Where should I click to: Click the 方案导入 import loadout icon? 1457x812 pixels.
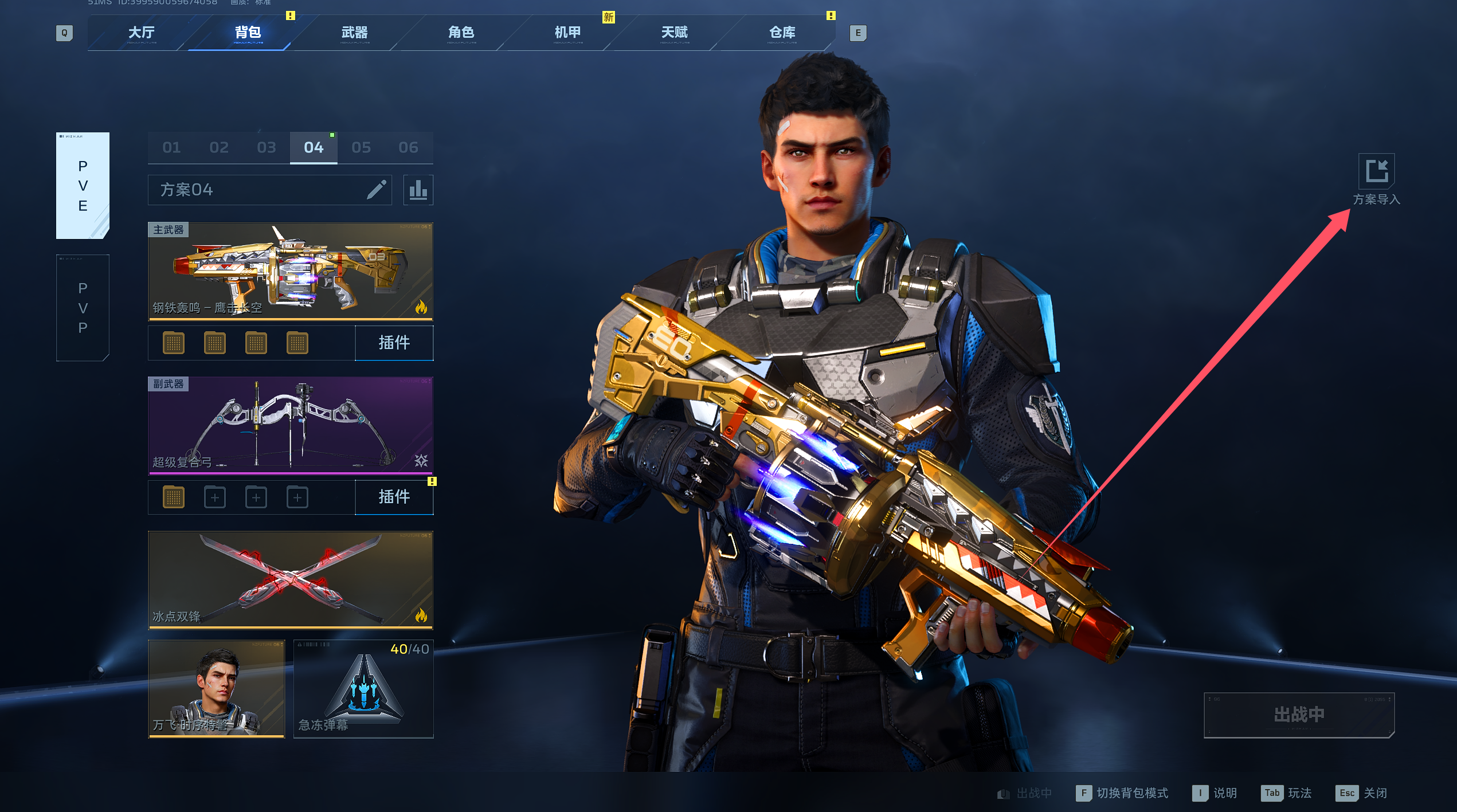(1376, 171)
